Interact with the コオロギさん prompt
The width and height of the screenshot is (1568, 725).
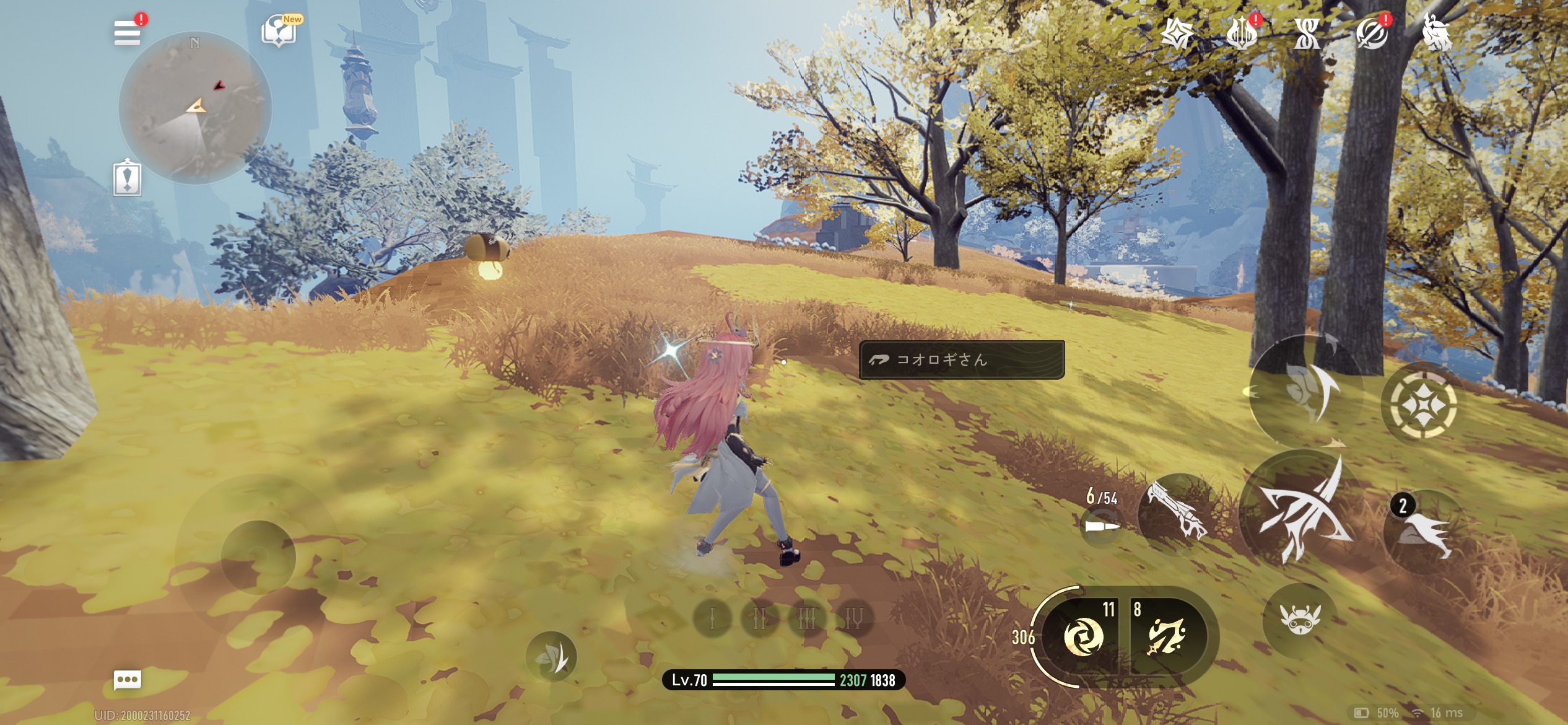pyautogui.click(x=961, y=360)
